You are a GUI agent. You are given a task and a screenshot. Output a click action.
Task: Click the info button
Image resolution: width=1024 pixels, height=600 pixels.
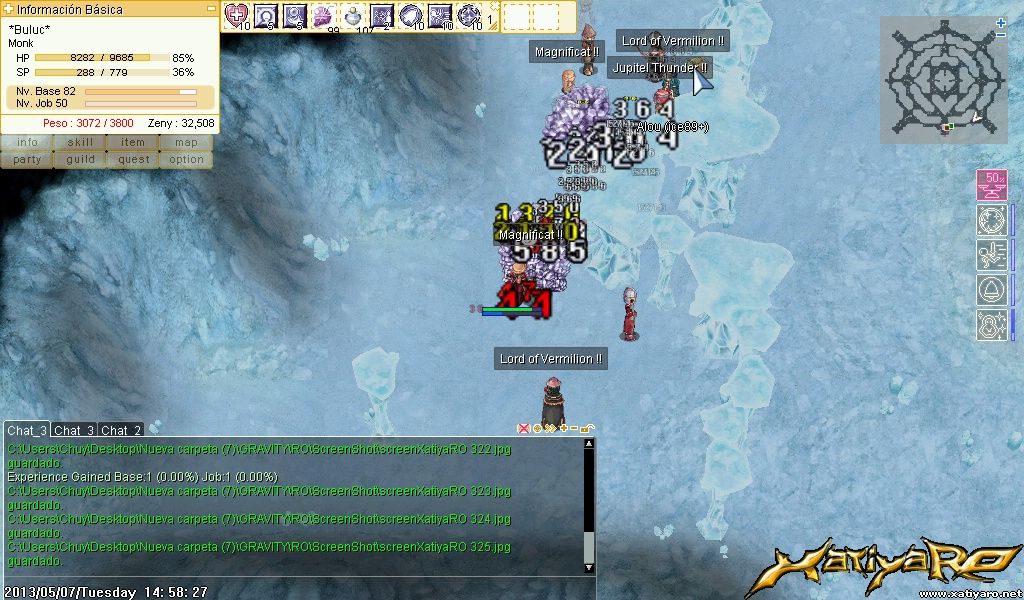pos(27,142)
